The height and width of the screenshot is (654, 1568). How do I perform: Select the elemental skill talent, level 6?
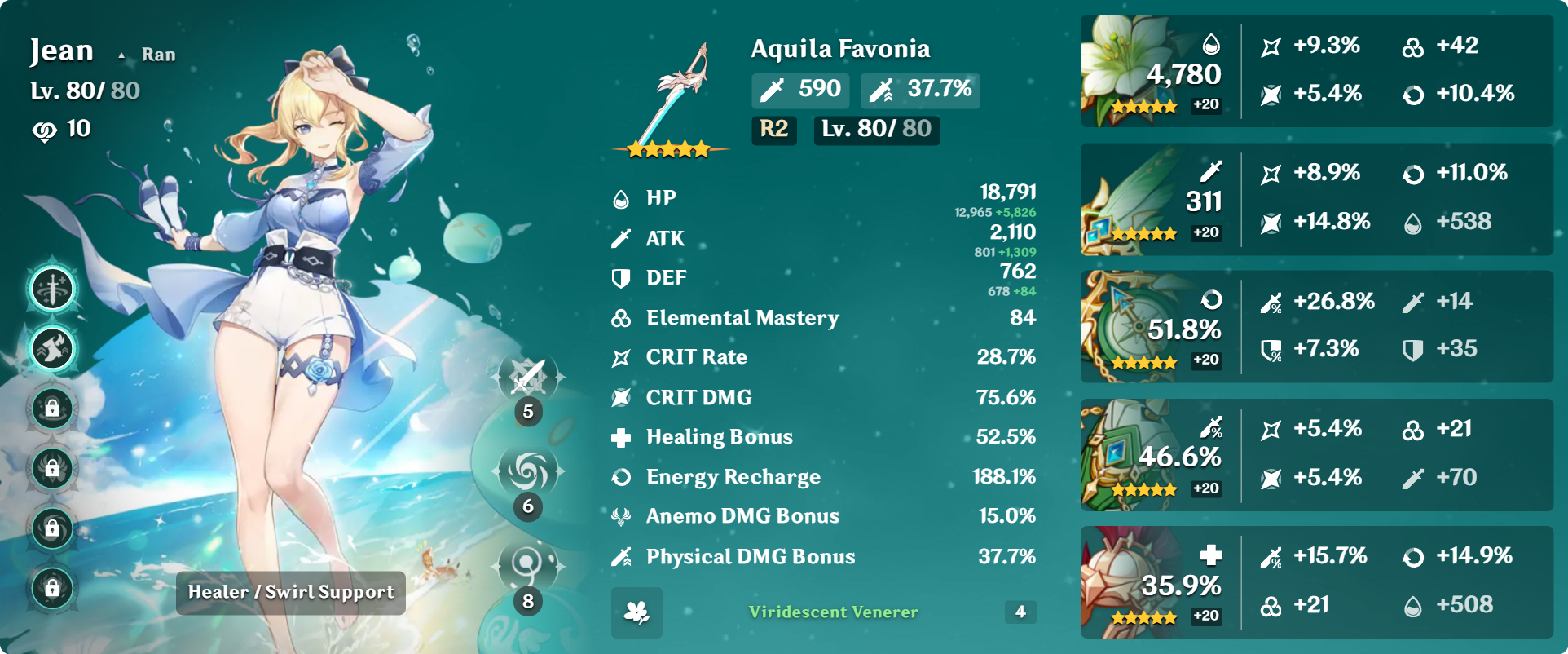[529, 471]
